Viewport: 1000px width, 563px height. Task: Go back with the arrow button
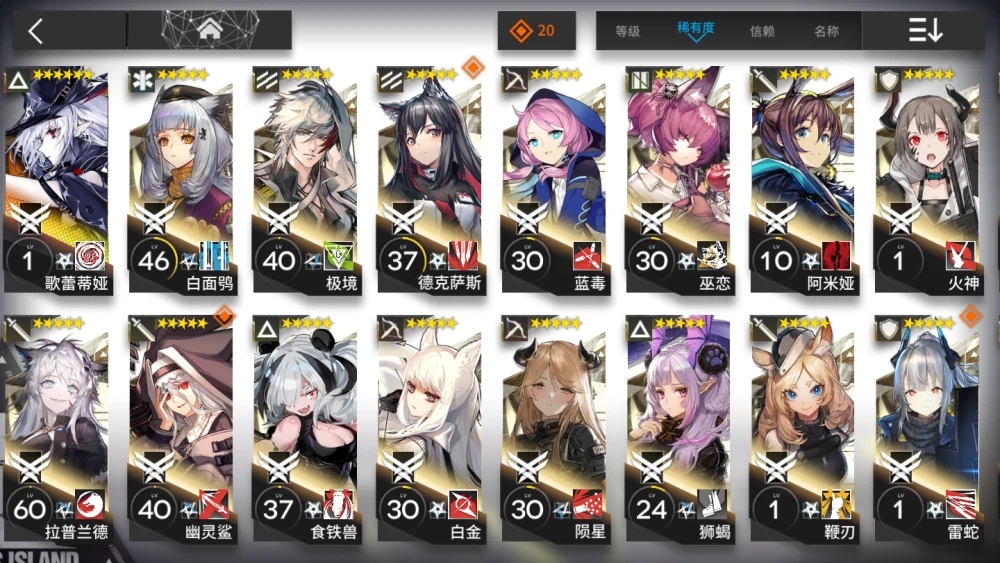pos(37,31)
